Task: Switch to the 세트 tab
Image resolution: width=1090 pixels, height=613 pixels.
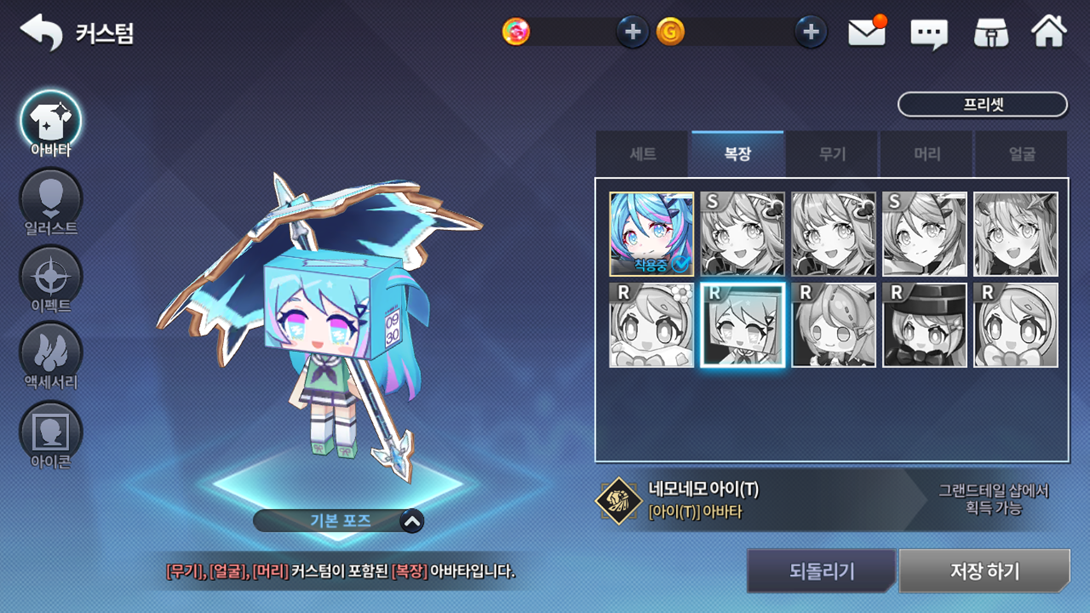Action: (643, 154)
